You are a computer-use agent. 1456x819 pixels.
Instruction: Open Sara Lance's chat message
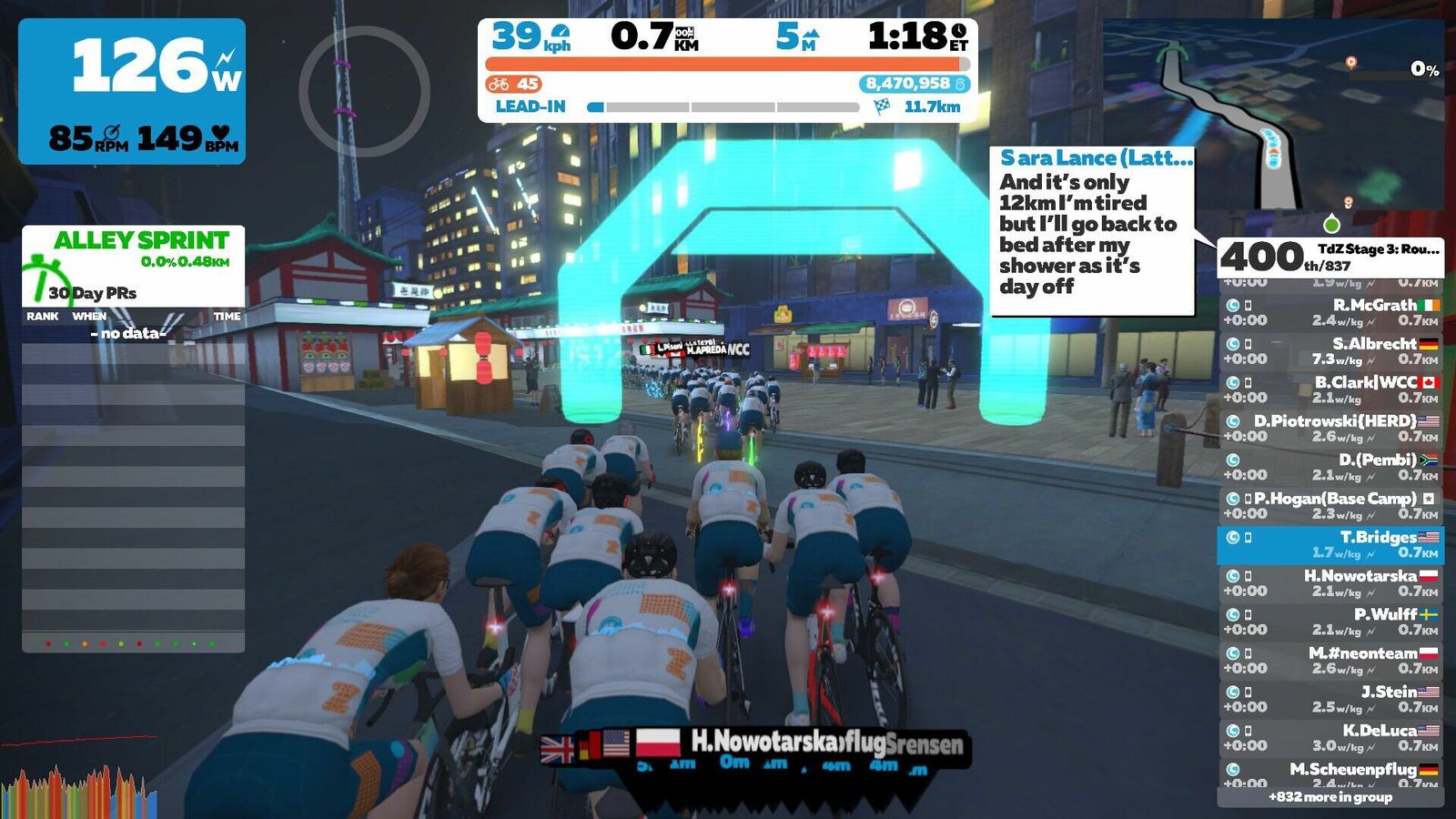tap(1092, 232)
